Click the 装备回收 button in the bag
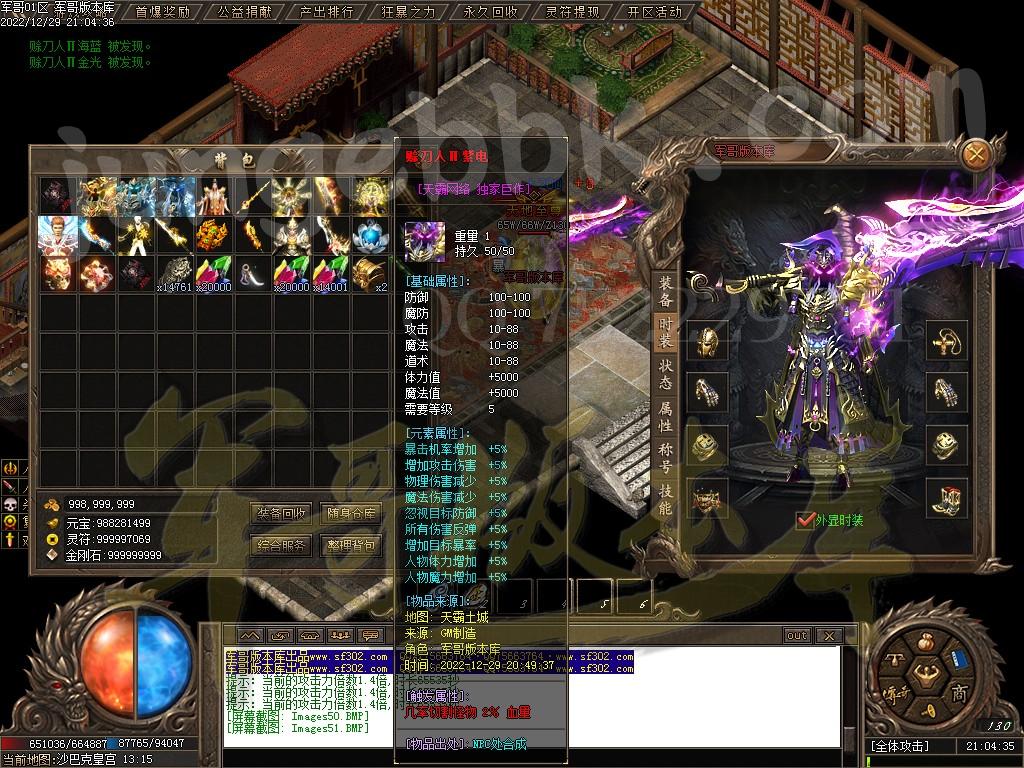 click(282, 513)
